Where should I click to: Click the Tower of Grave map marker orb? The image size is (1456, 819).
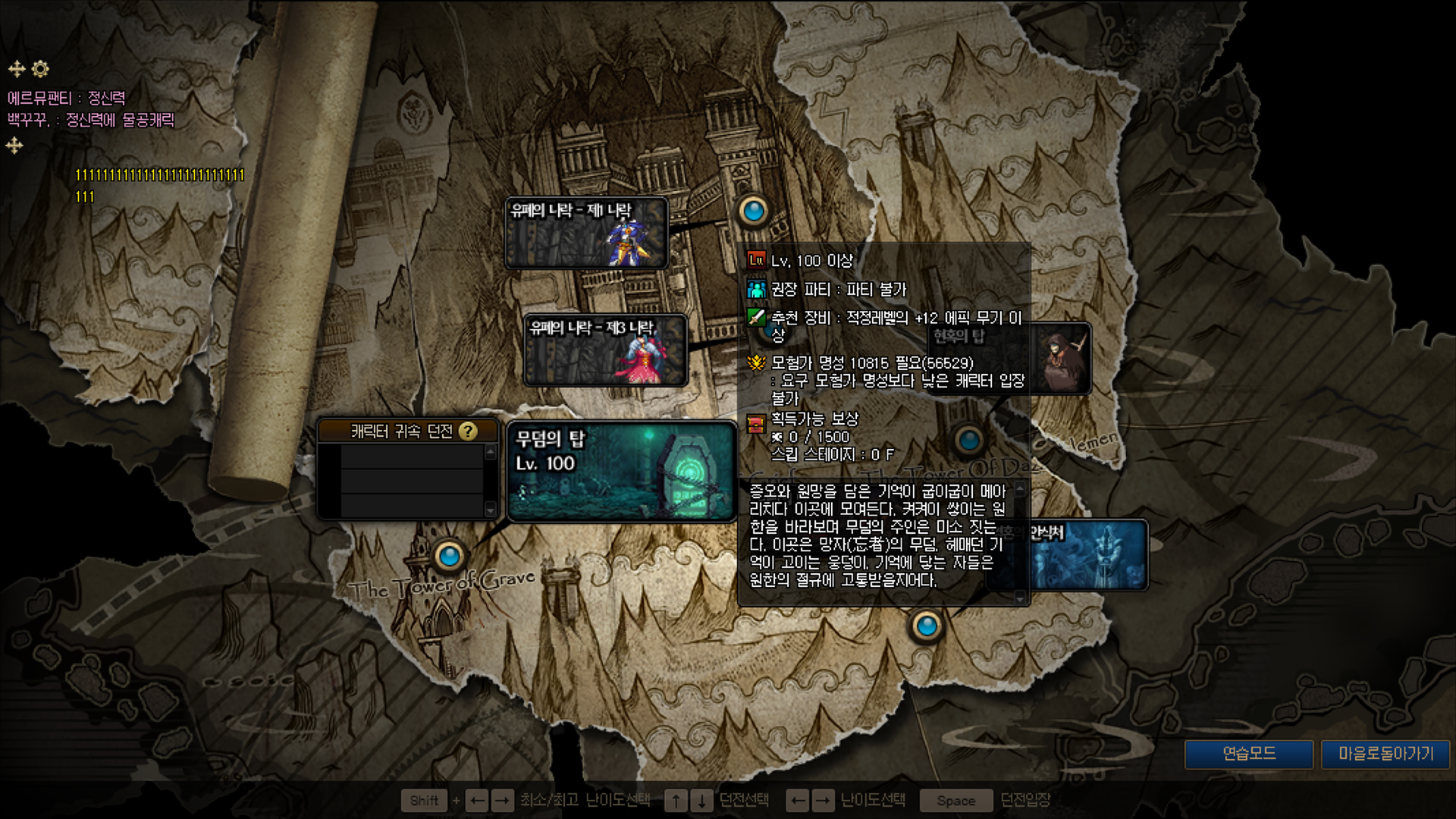click(449, 557)
